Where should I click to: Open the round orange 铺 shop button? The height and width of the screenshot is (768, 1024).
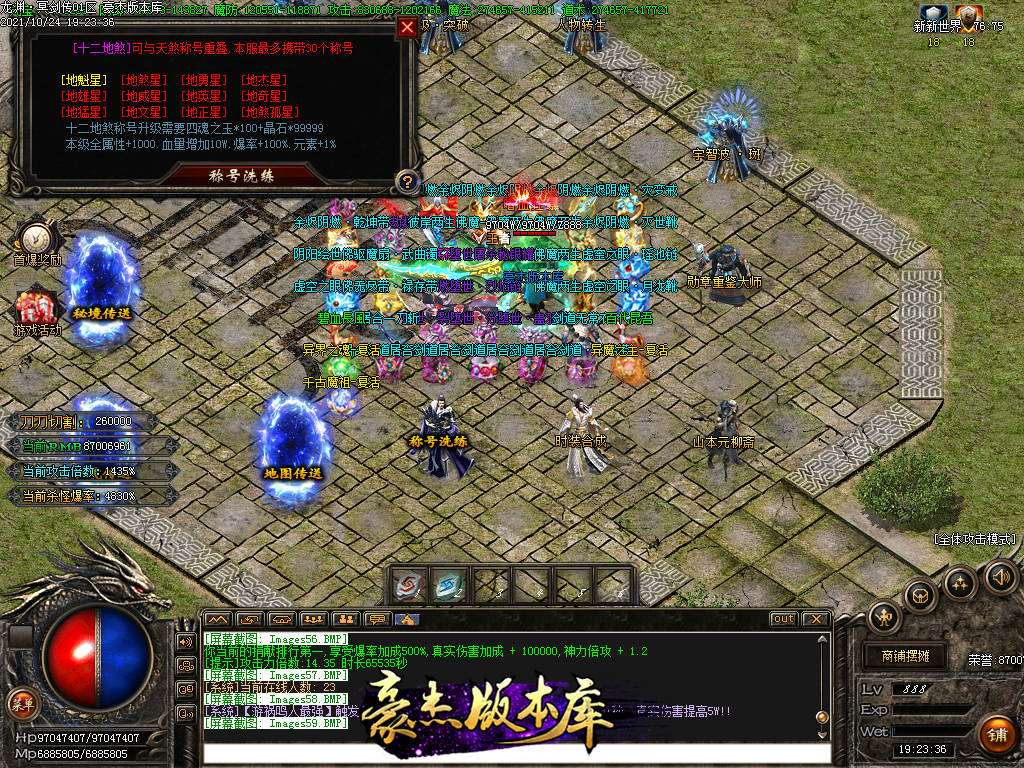tap(995, 735)
